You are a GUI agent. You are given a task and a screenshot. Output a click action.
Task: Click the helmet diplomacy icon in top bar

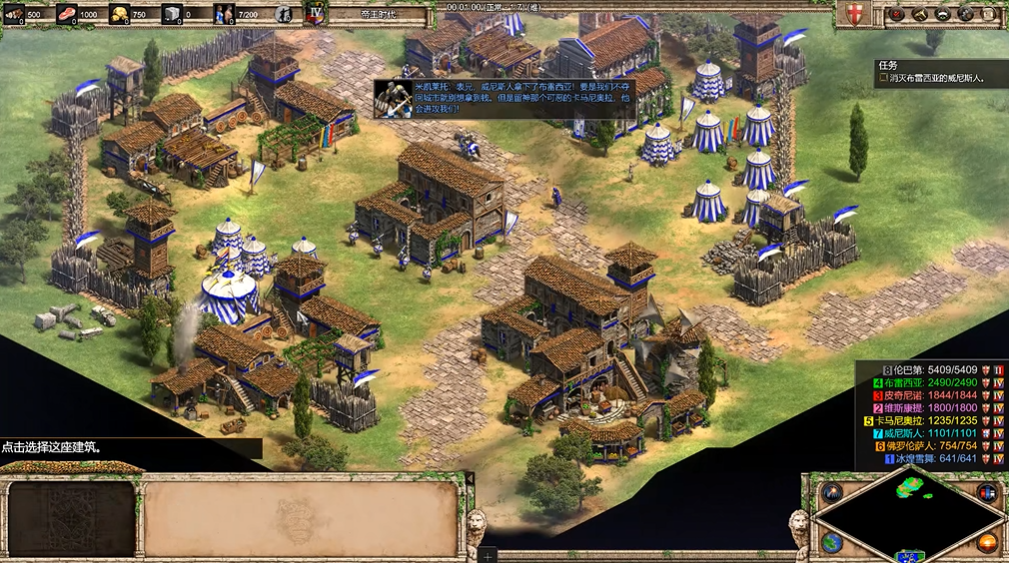(942, 14)
